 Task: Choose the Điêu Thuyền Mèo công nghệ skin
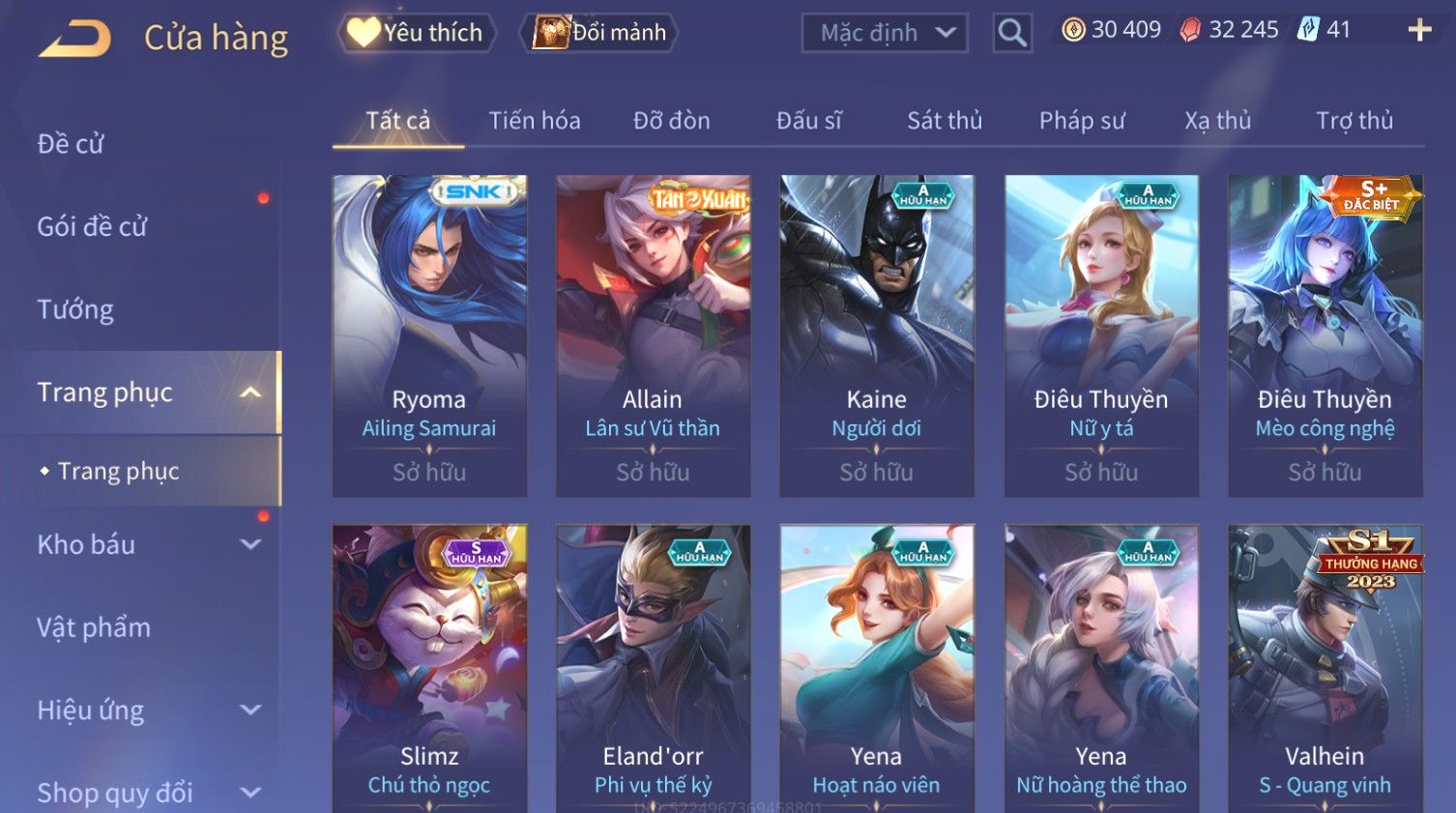pyautogui.click(x=1325, y=335)
